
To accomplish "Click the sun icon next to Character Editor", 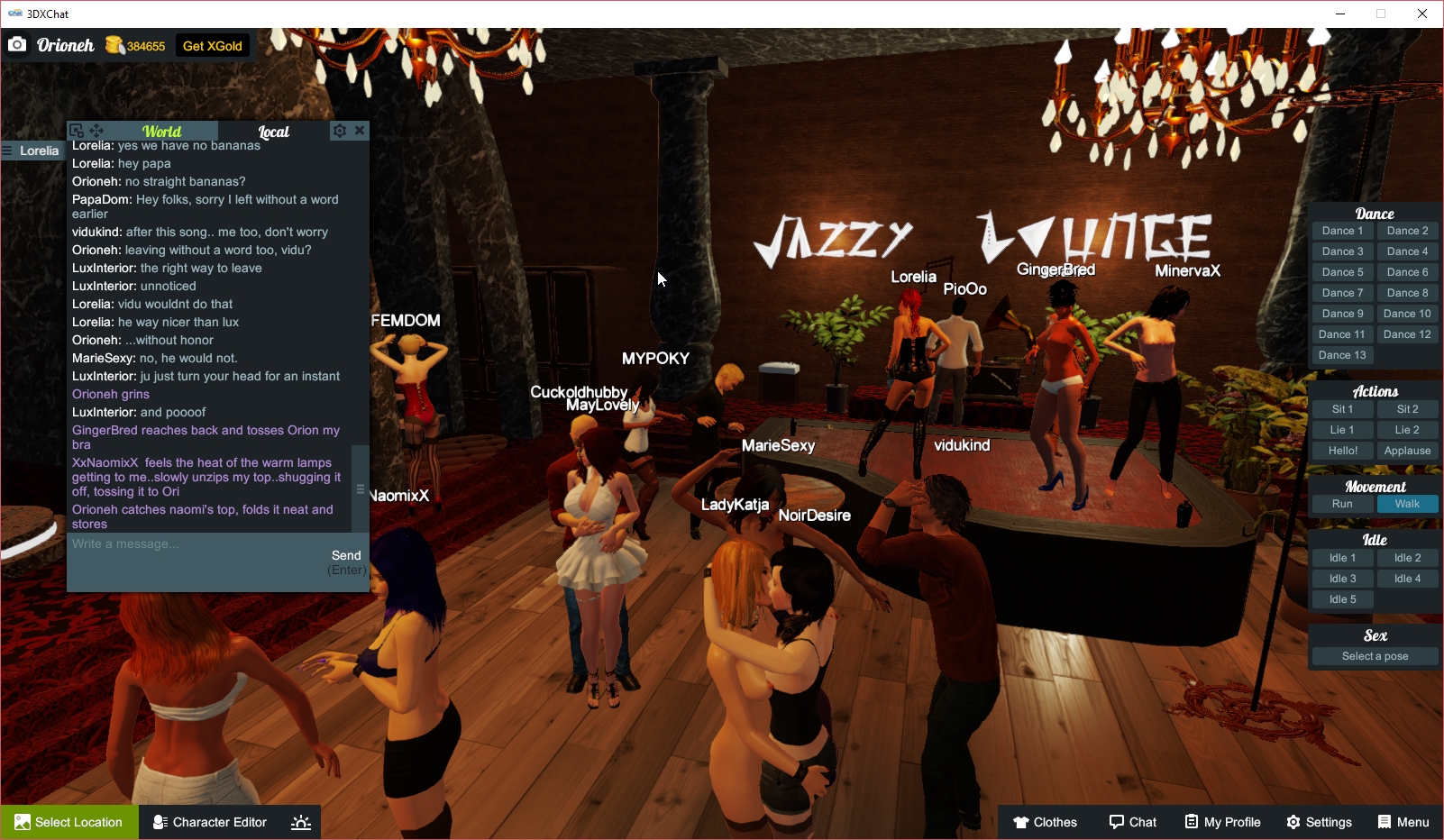I will tap(300, 821).
